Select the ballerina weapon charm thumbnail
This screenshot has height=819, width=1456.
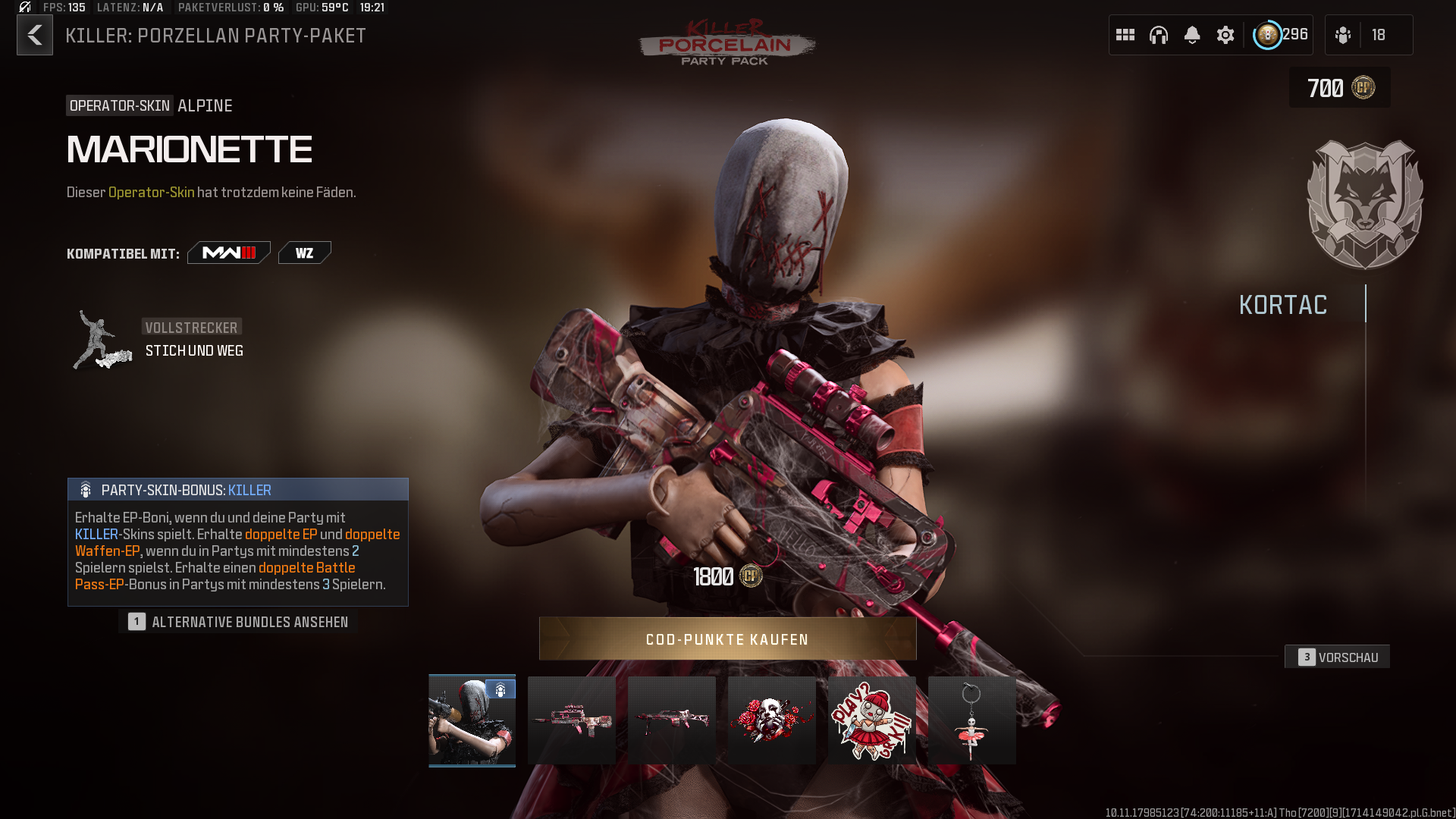pos(971,720)
